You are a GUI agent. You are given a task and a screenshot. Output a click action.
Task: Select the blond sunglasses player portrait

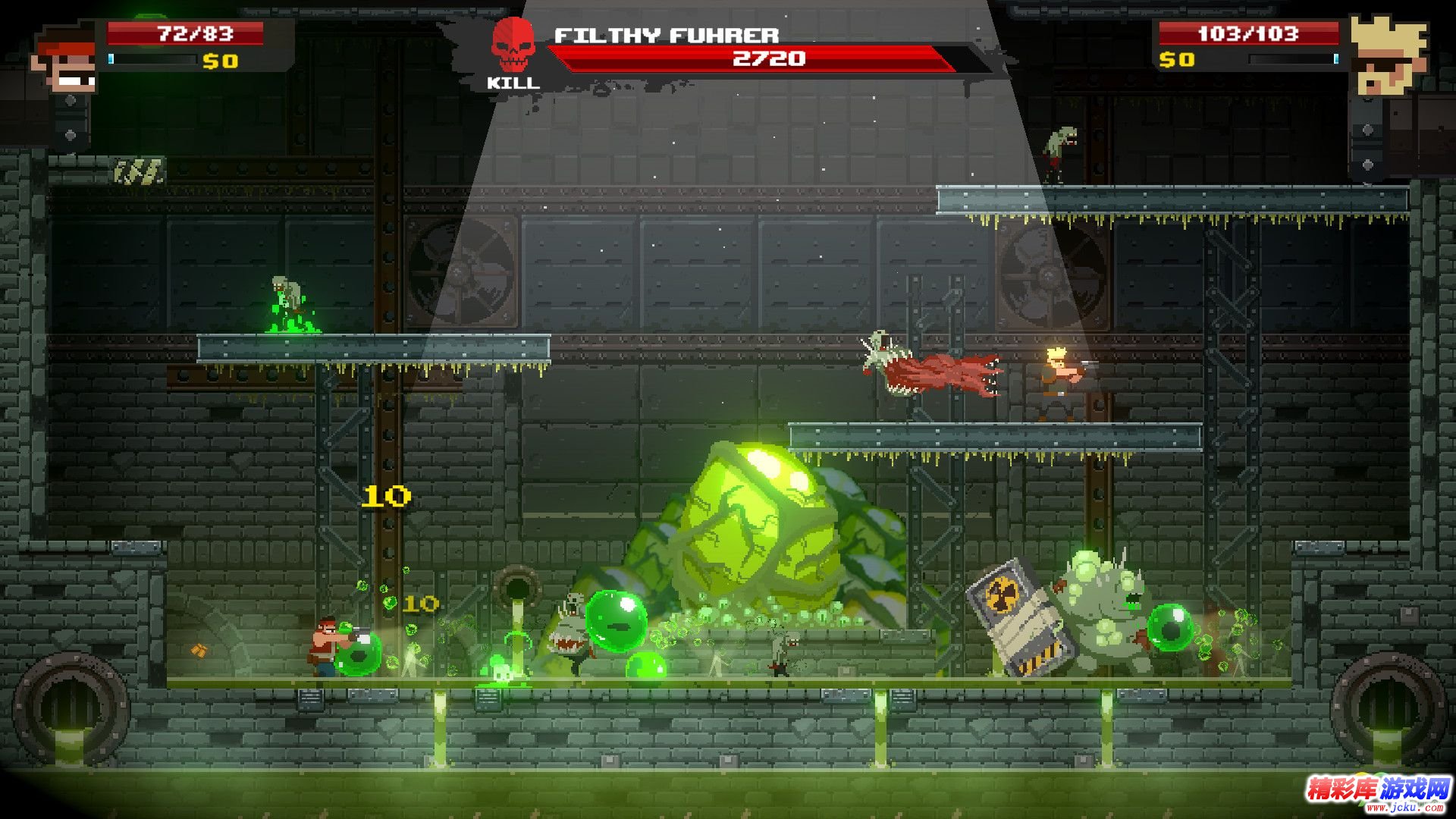click(x=1387, y=55)
